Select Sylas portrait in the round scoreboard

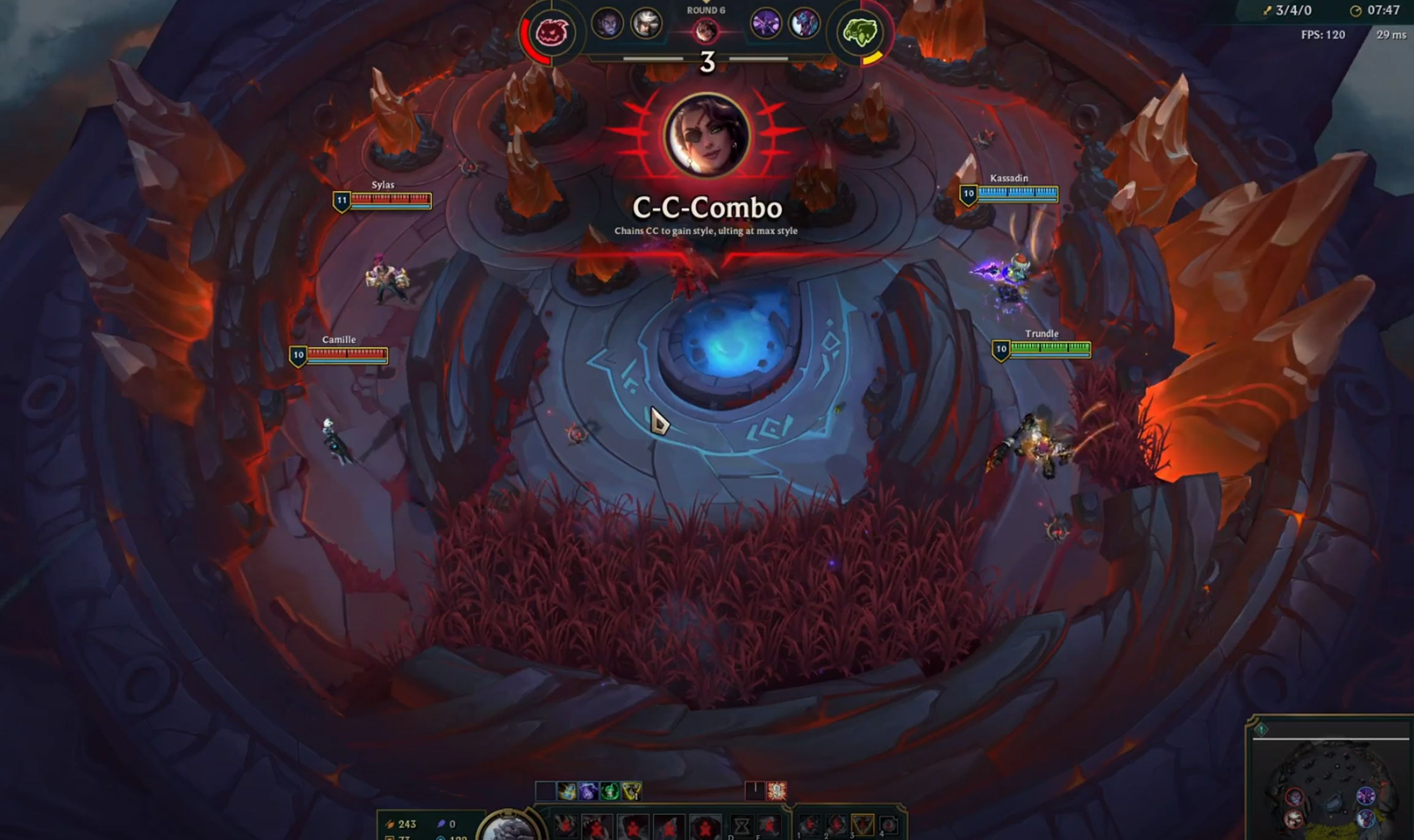click(607, 24)
